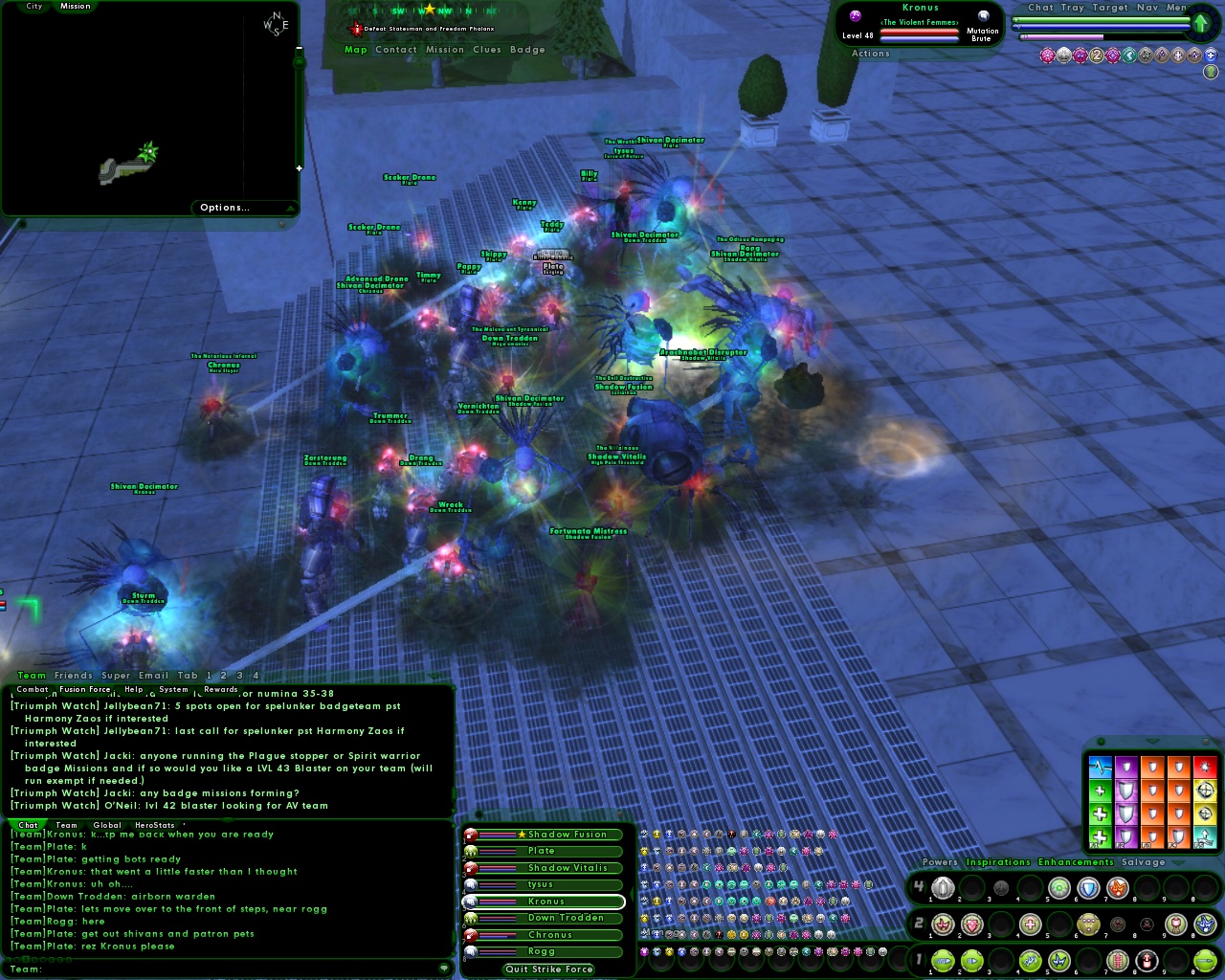The width and height of the screenshot is (1225, 980).
Task: Toggle the Tray window from top bar
Action: point(1072,8)
